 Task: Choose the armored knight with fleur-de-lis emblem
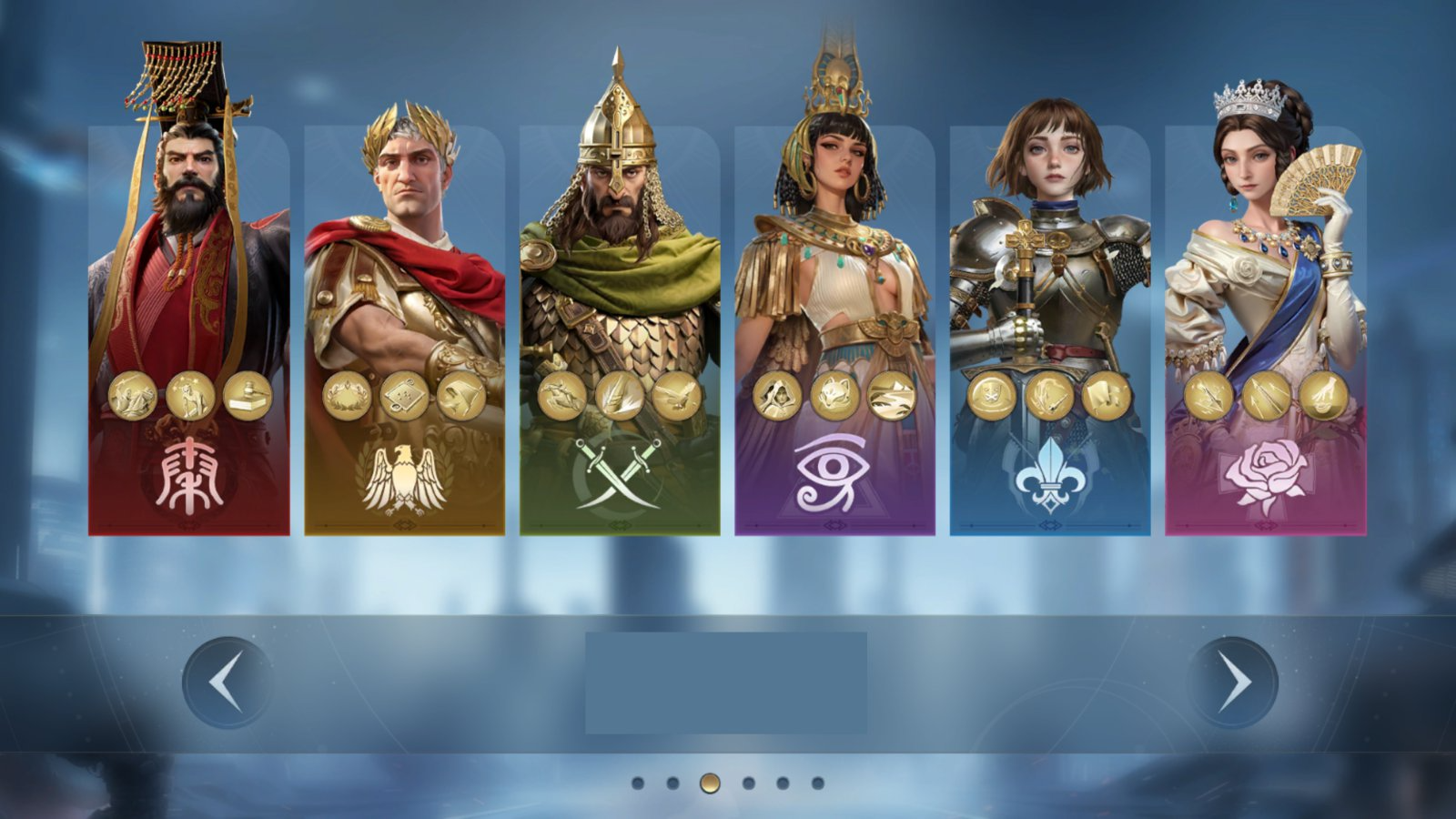point(1050,273)
